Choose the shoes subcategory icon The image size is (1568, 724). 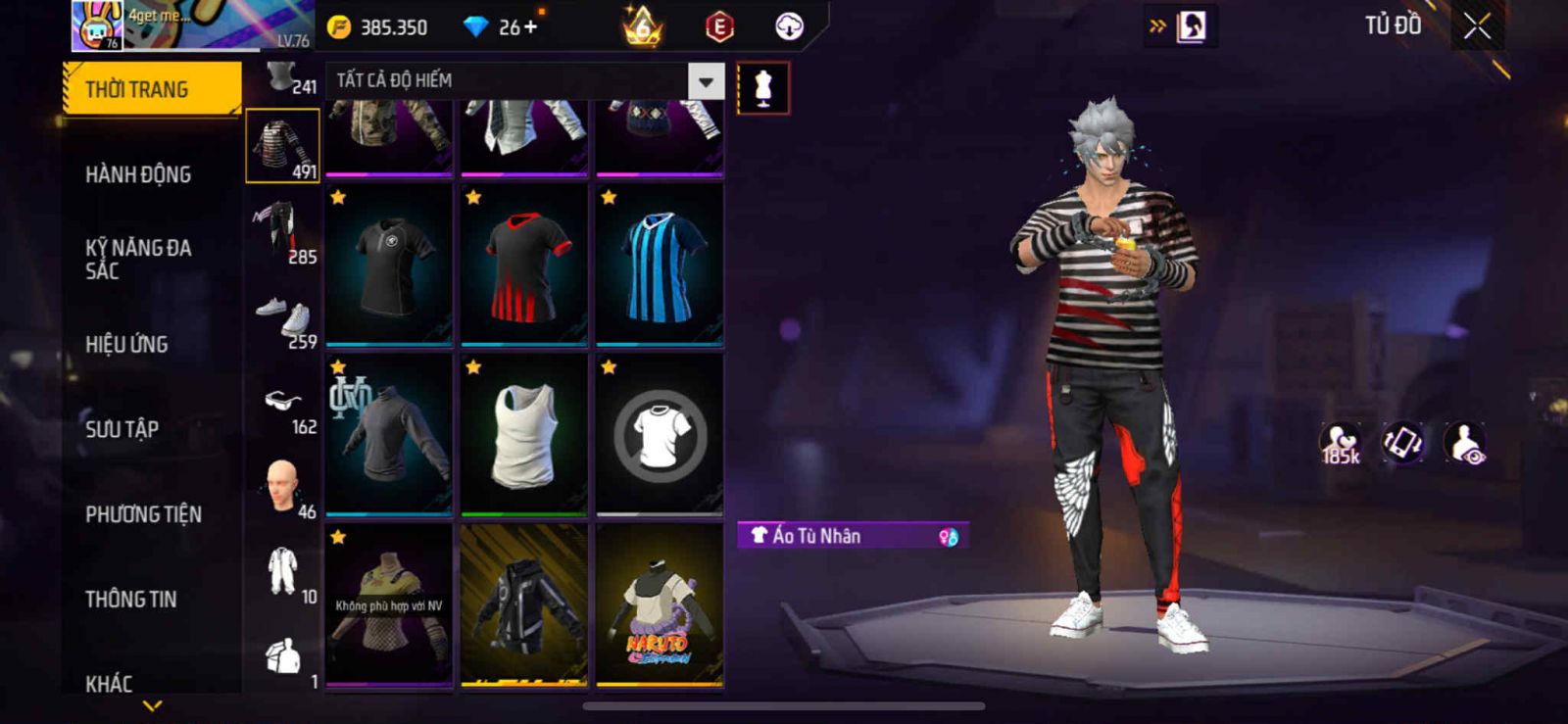tap(282, 317)
